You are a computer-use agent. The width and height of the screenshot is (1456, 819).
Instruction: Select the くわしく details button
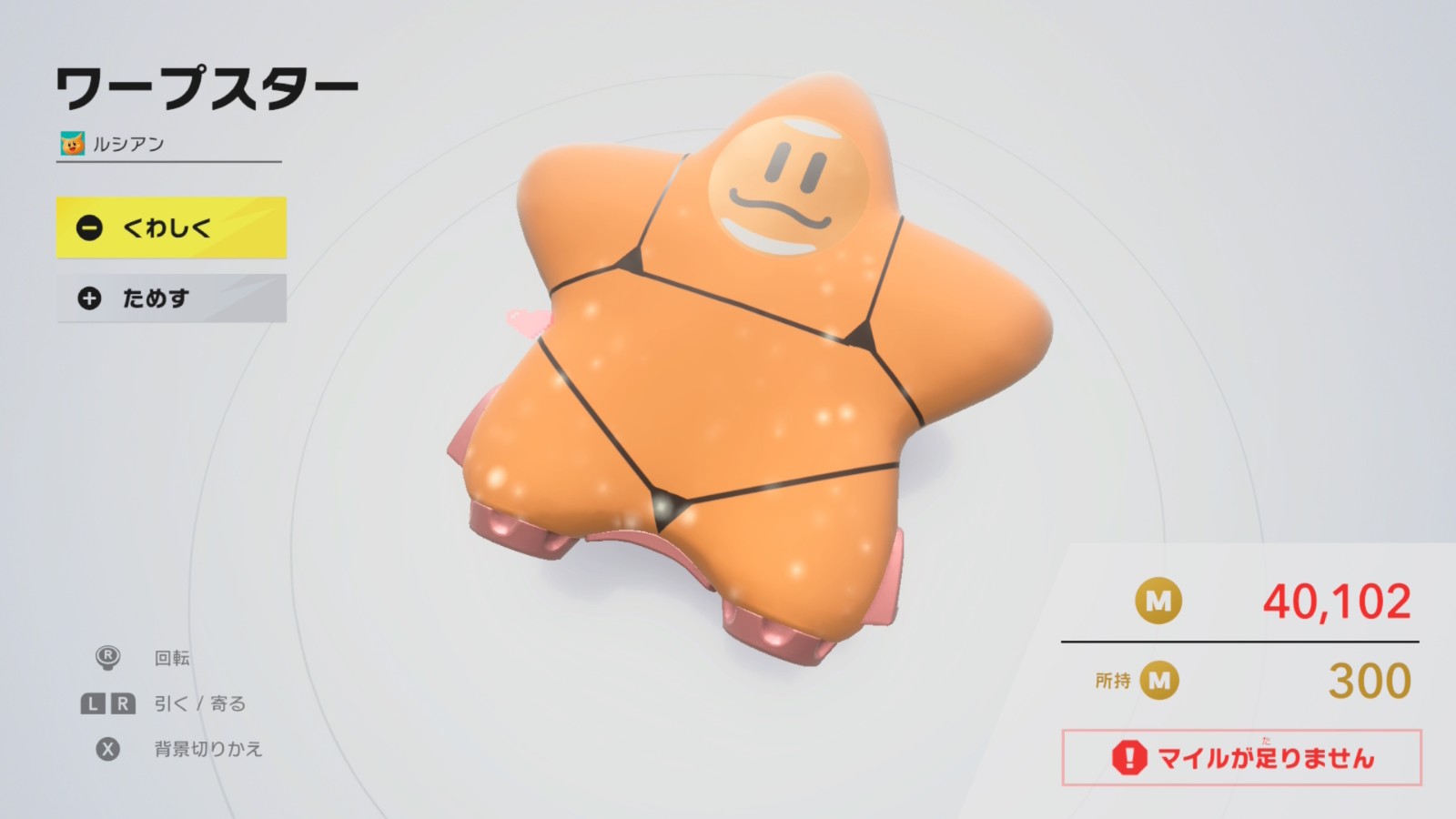coord(171,227)
